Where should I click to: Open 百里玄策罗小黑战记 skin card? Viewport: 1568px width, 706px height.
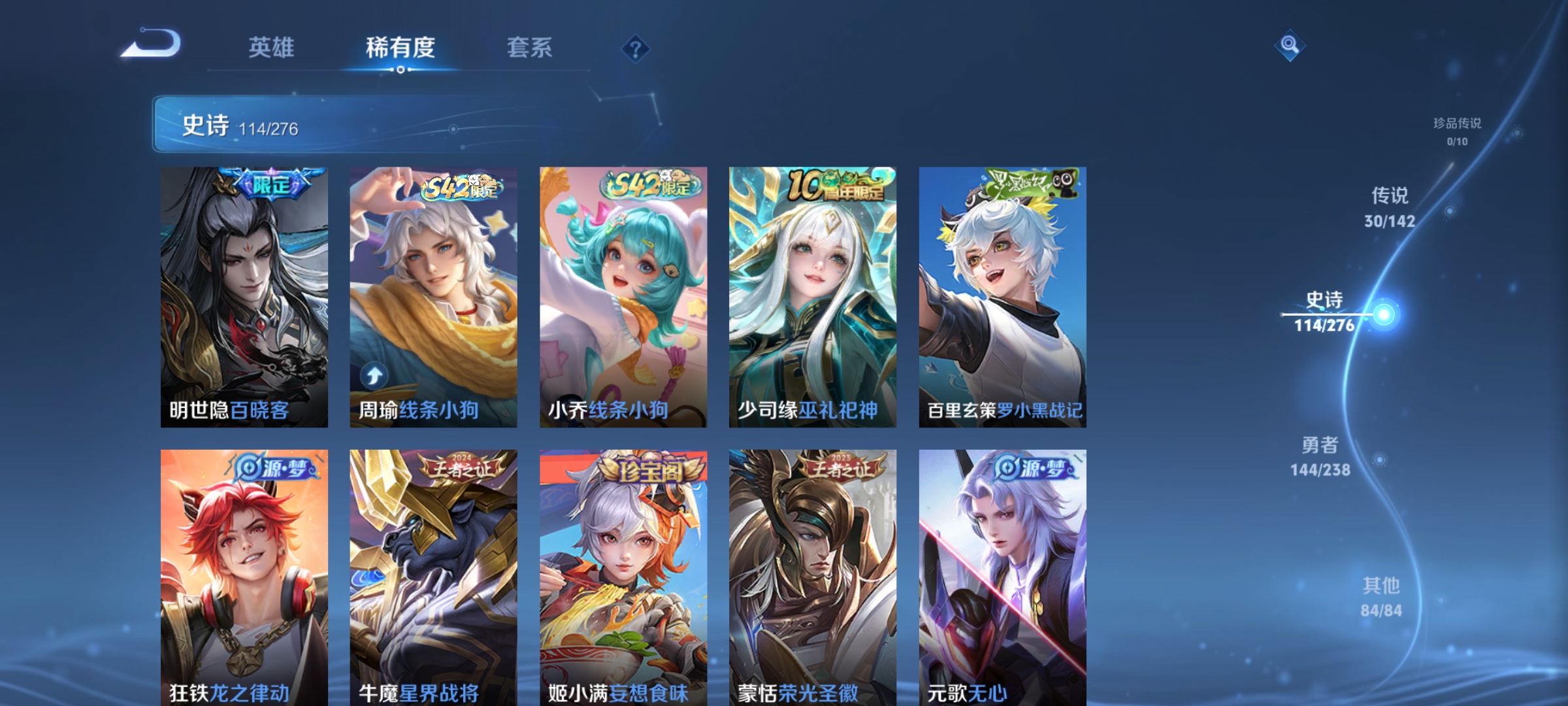(1002, 294)
